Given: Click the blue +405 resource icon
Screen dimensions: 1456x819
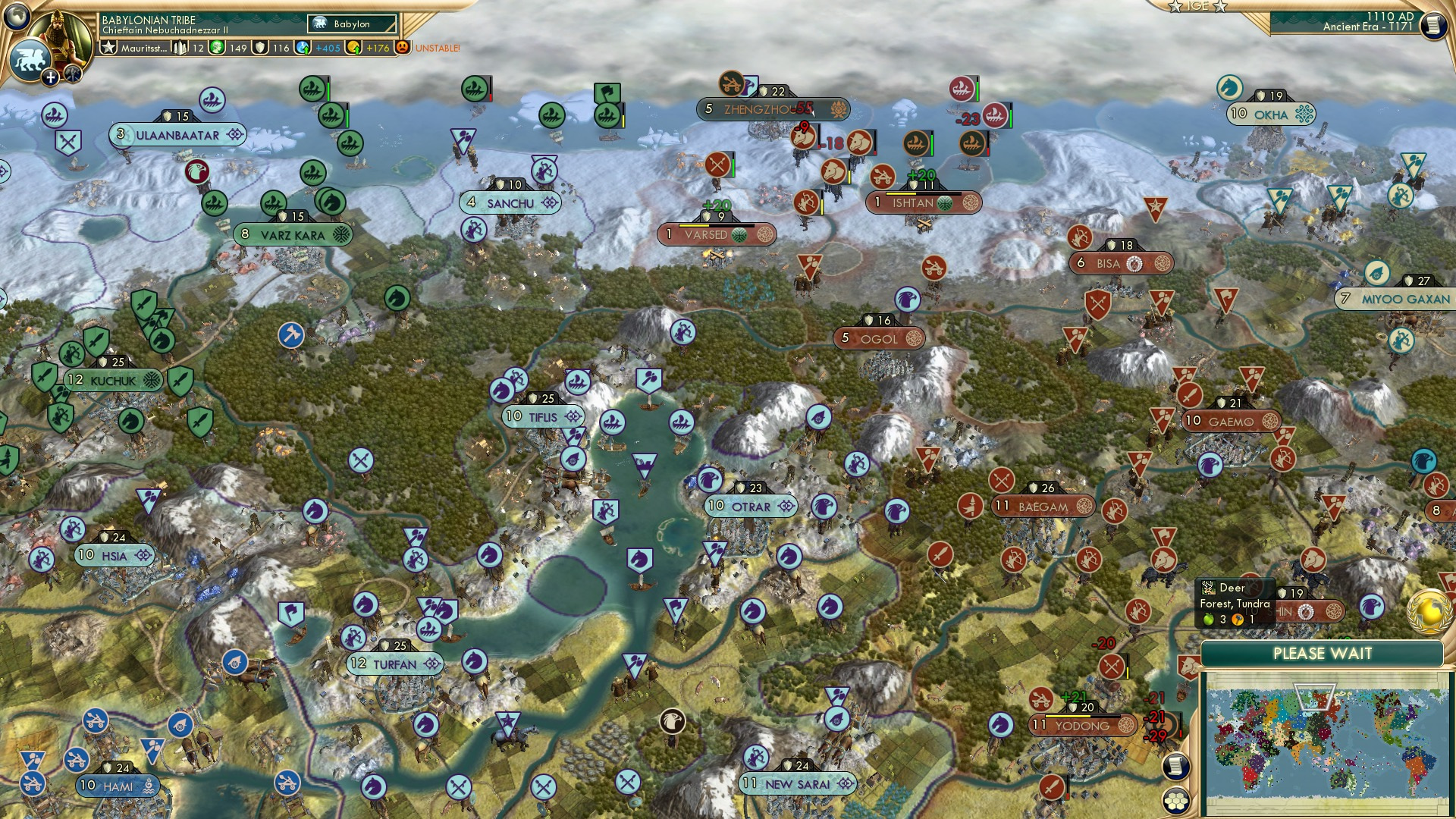Looking at the screenshot, I should (302, 48).
